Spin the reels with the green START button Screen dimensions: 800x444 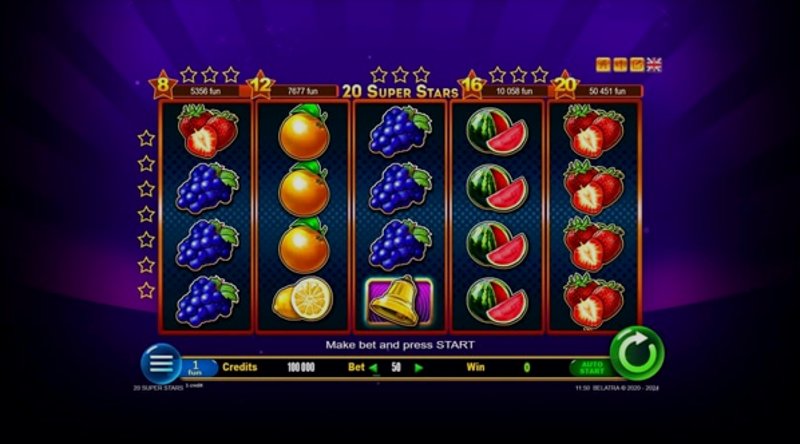(637, 353)
